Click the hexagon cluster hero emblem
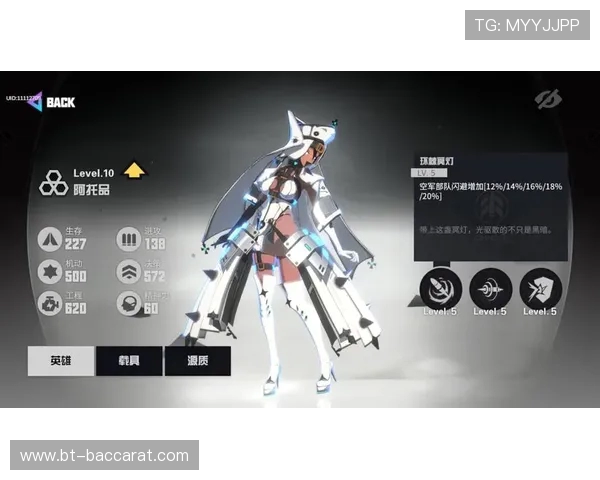Image resolution: width=600 pixels, height=480 pixels. click(53, 183)
